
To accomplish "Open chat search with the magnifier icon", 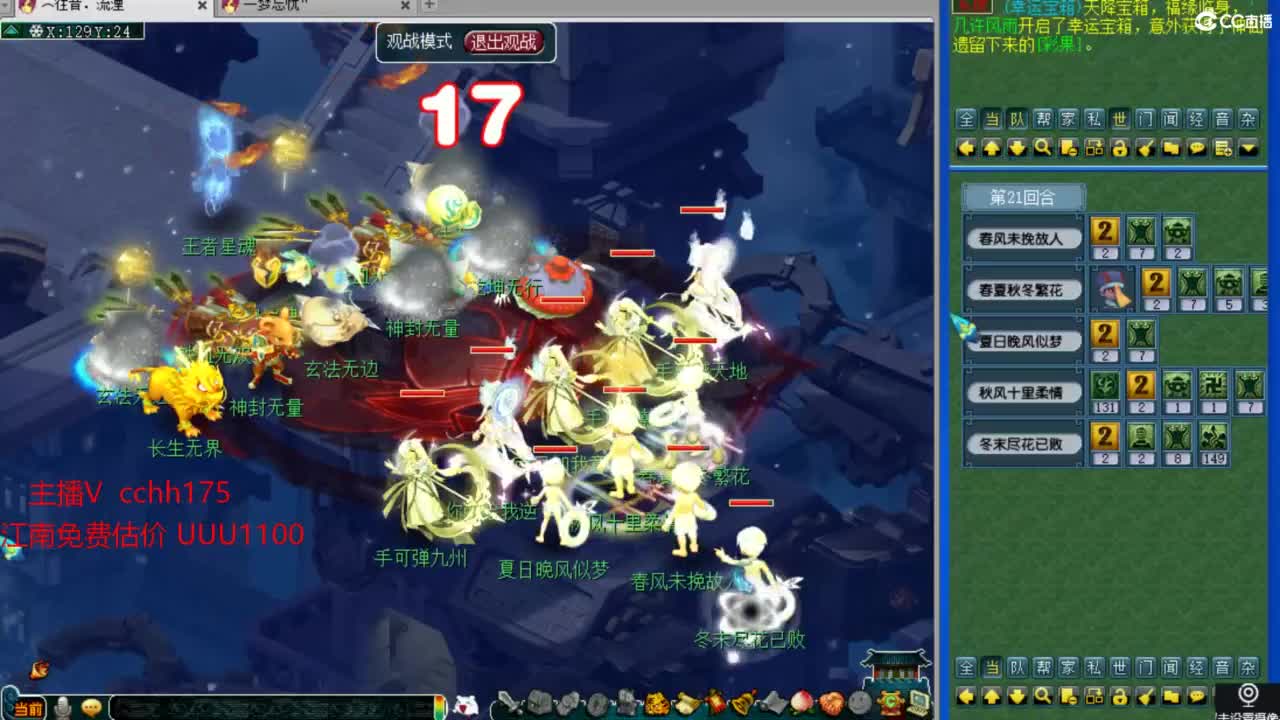I will click(1042, 148).
